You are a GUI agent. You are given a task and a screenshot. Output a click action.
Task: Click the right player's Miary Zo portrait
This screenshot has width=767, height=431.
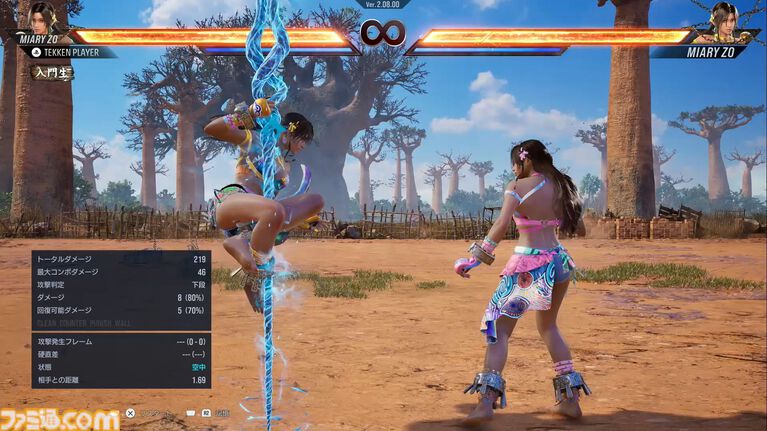tap(723, 18)
